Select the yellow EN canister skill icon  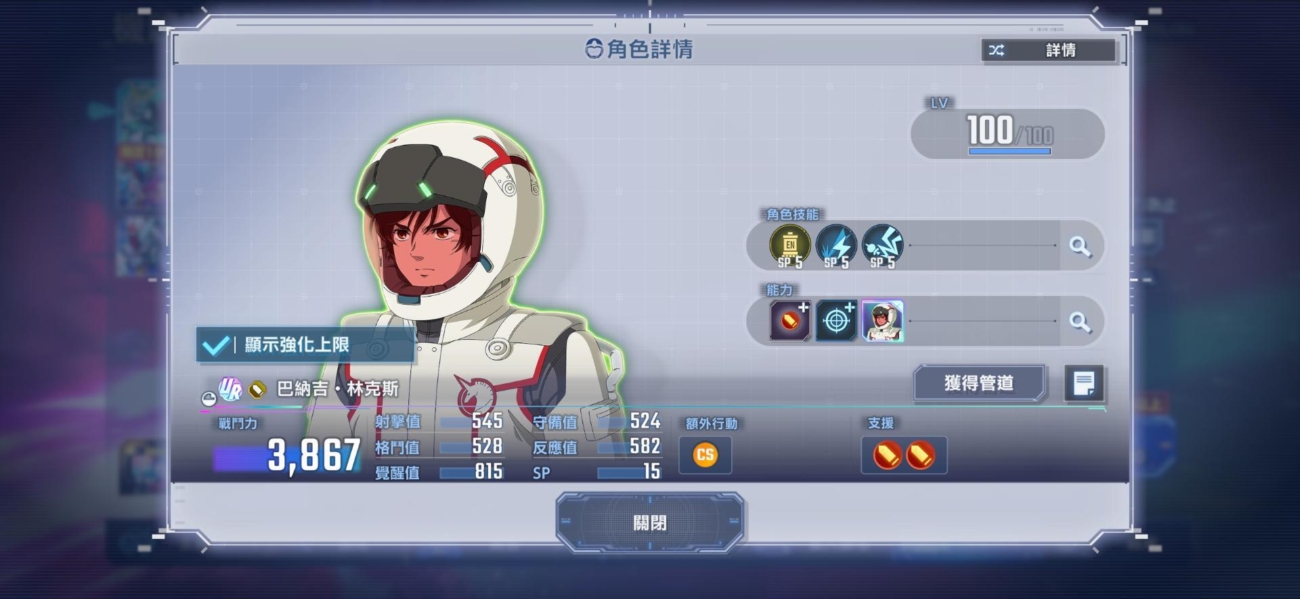click(x=789, y=245)
